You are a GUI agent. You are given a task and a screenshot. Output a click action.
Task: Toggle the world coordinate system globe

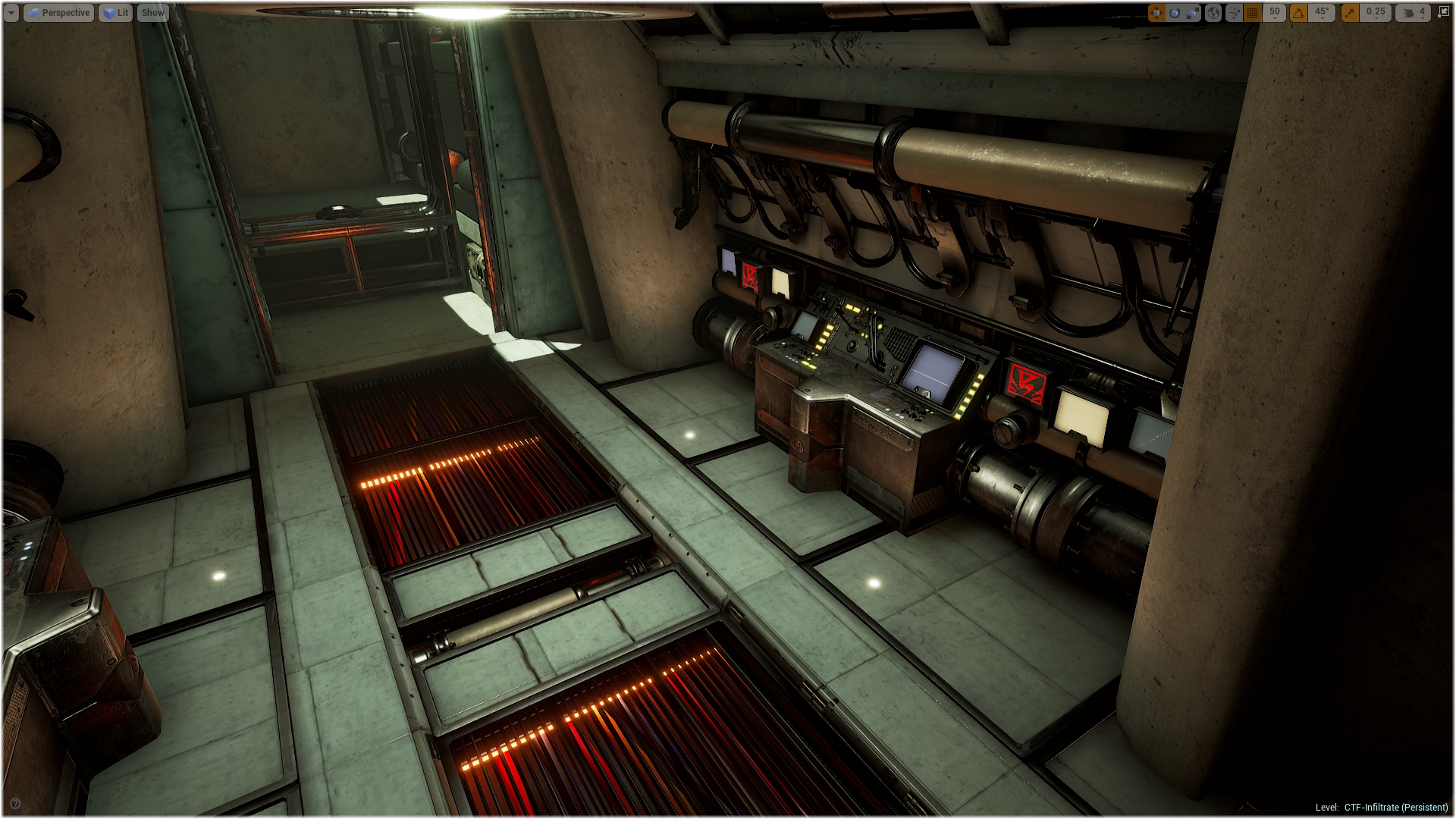[x=1213, y=13]
